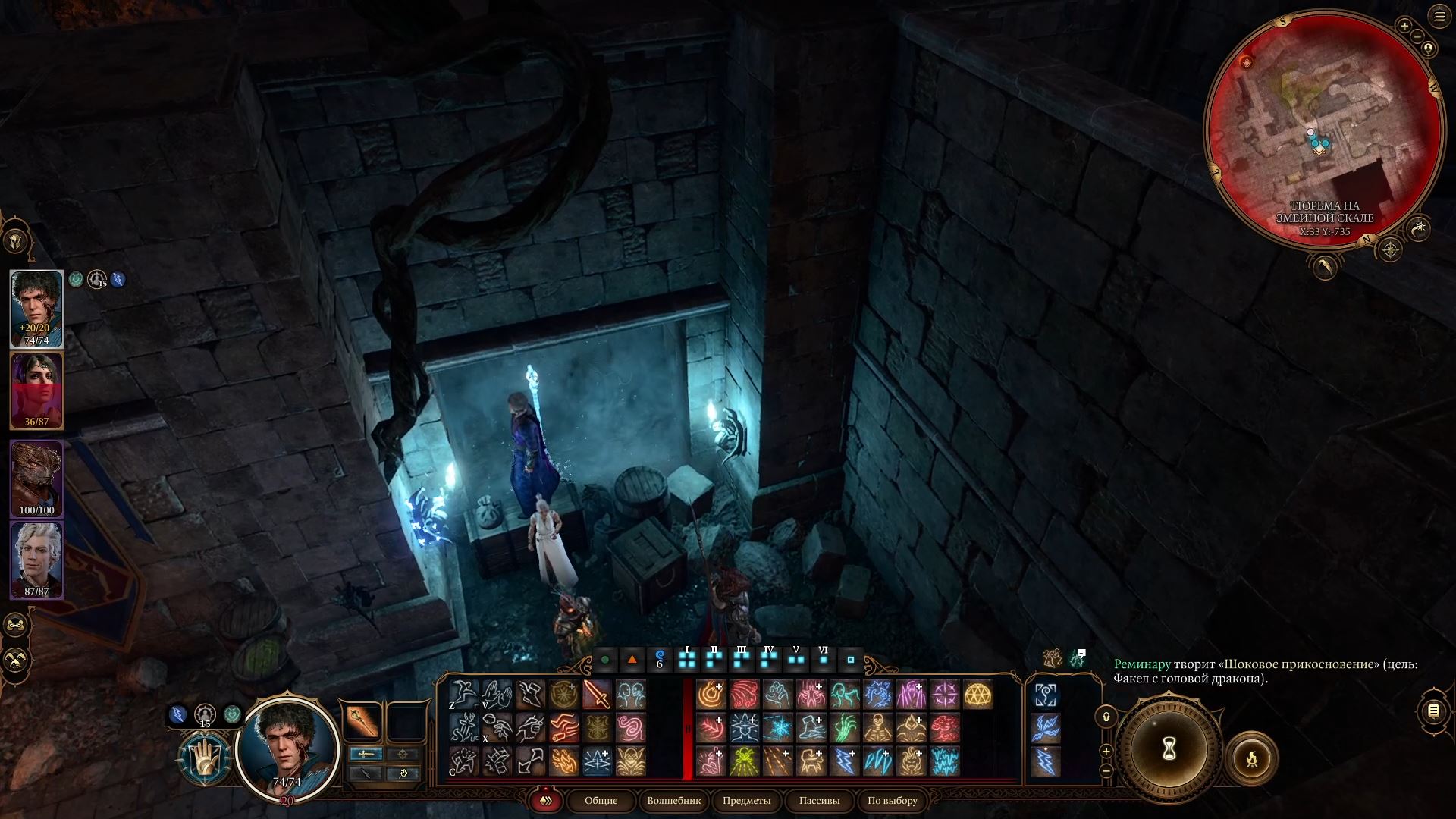Cast the golden dome spell

click(x=978, y=695)
